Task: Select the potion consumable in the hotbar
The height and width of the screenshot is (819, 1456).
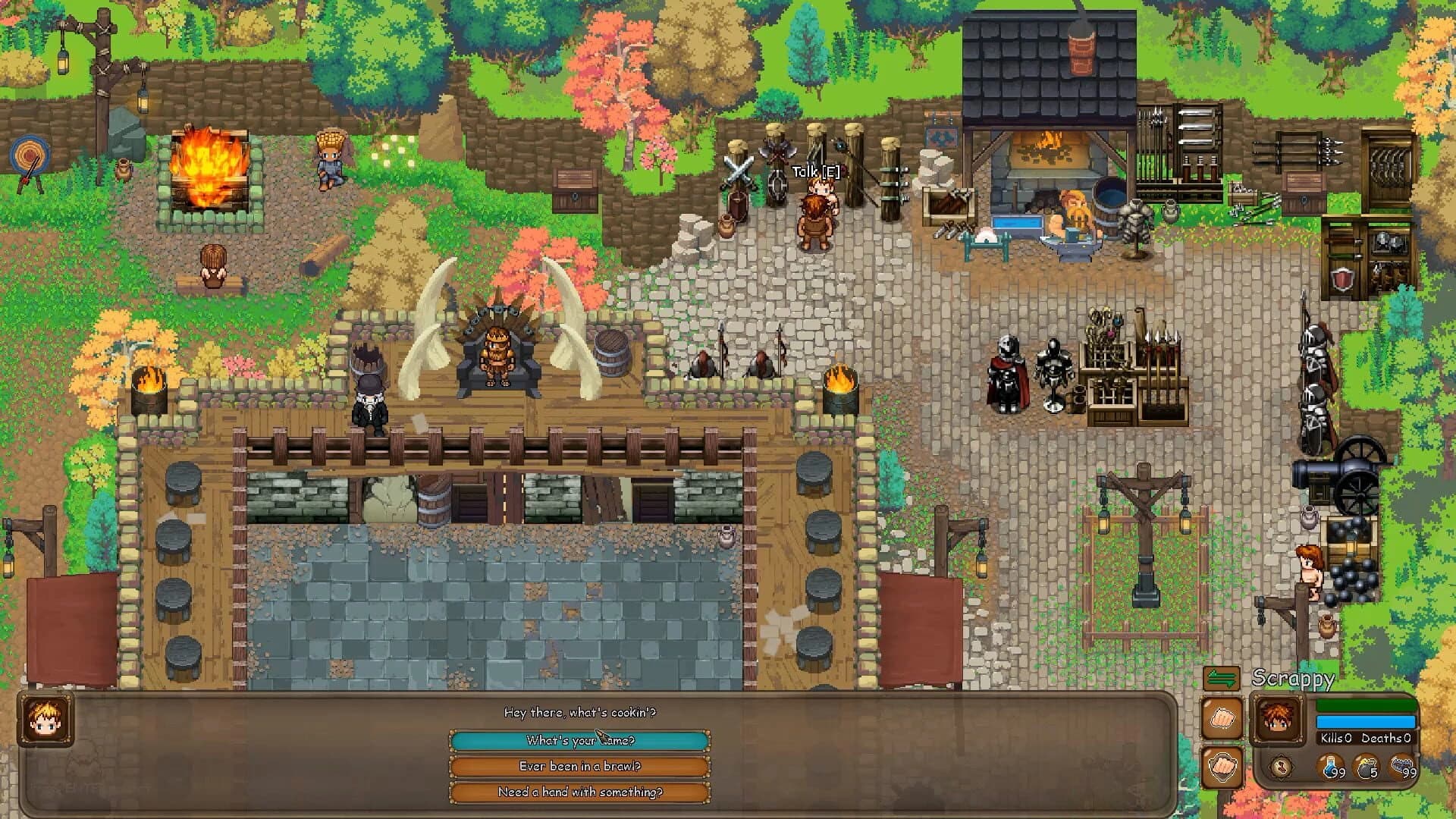Action: click(1331, 766)
